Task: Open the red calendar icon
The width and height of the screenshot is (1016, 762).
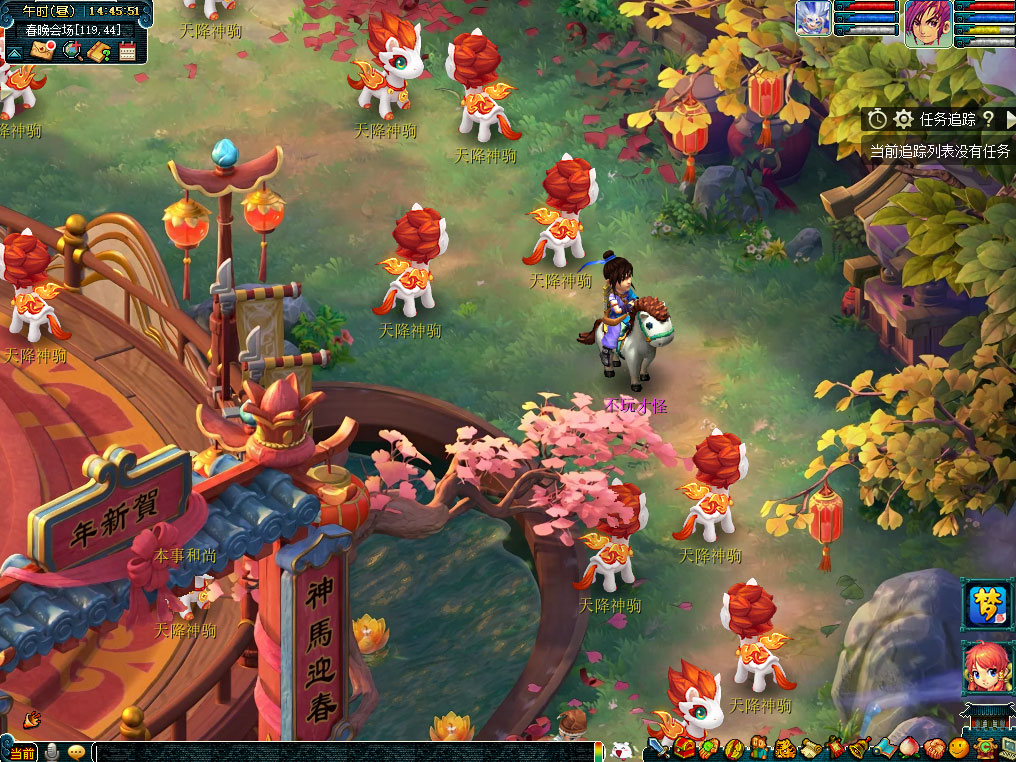Action: (x=127, y=51)
